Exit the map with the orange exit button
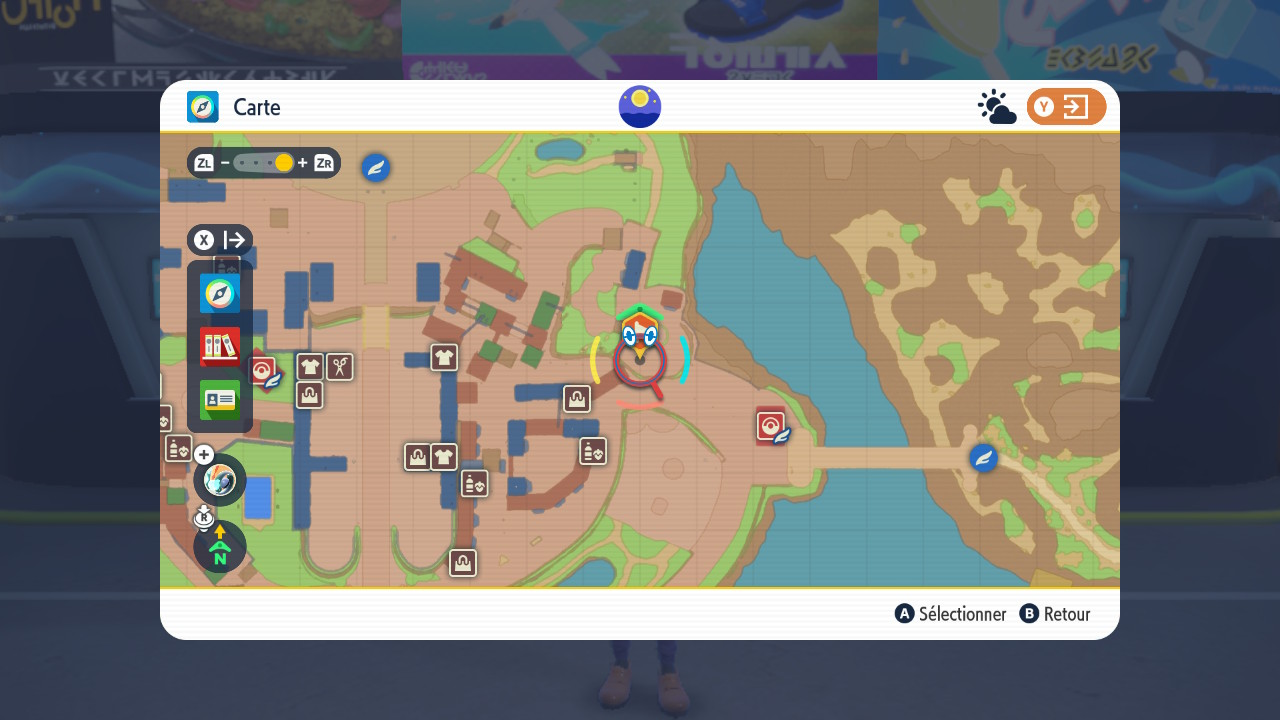Image resolution: width=1280 pixels, height=720 pixels. point(1066,107)
